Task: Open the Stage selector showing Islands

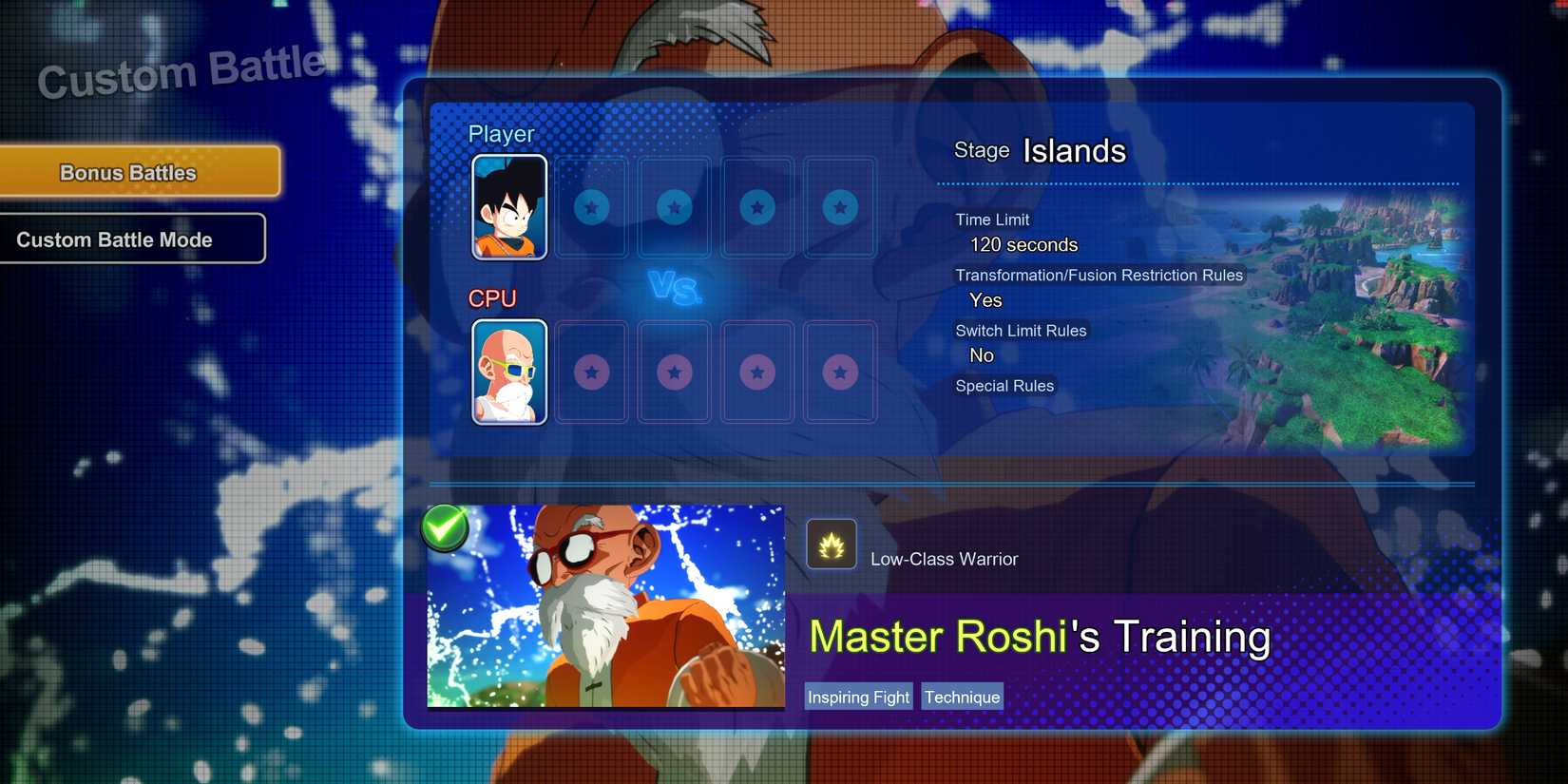Action: 1073,150
